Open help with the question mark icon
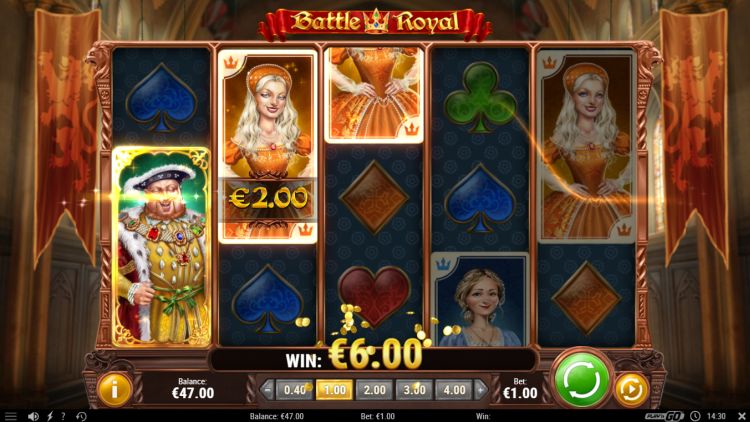This screenshot has width=750, height=422. click(63, 416)
